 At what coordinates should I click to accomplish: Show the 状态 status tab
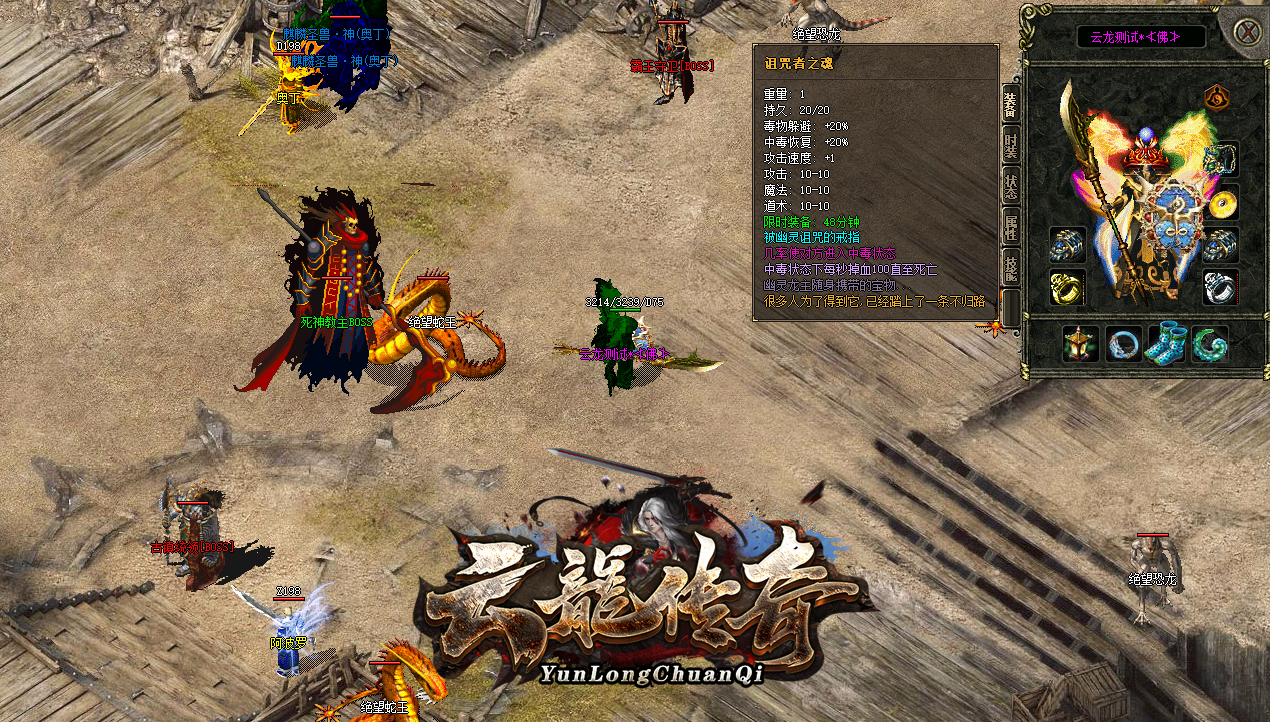(1010, 186)
